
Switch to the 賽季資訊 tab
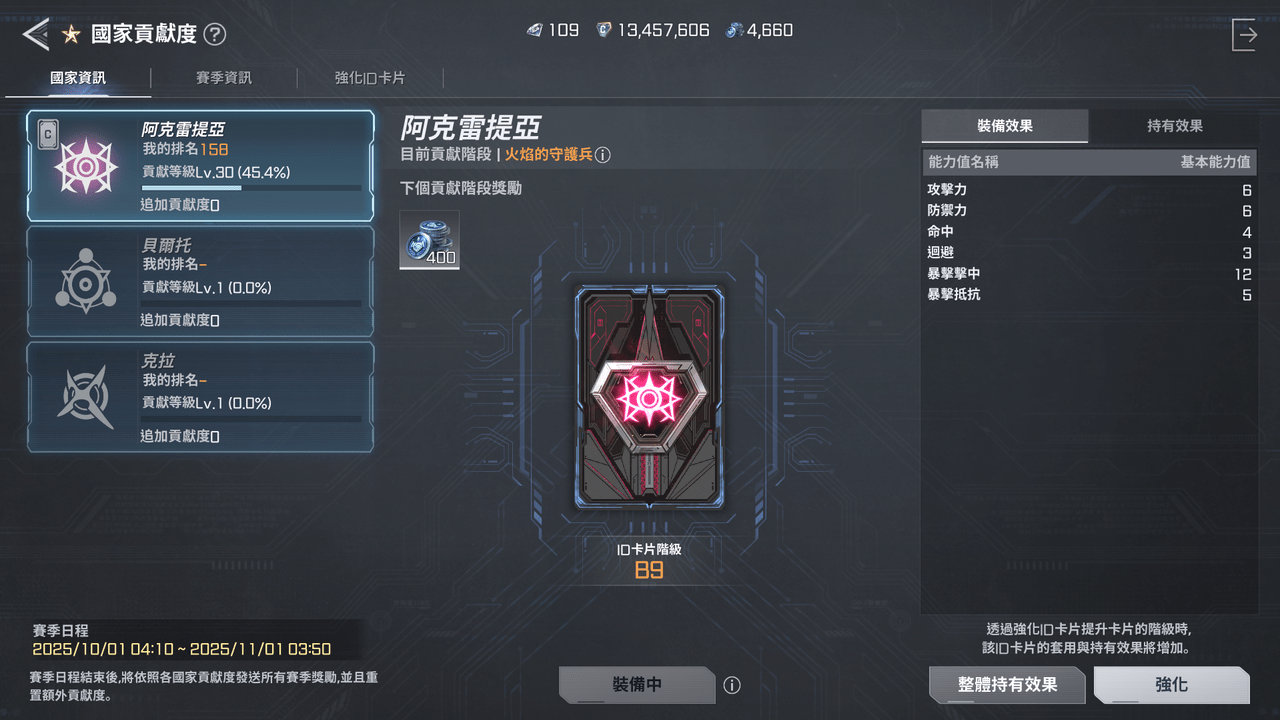(x=222, y=77)
